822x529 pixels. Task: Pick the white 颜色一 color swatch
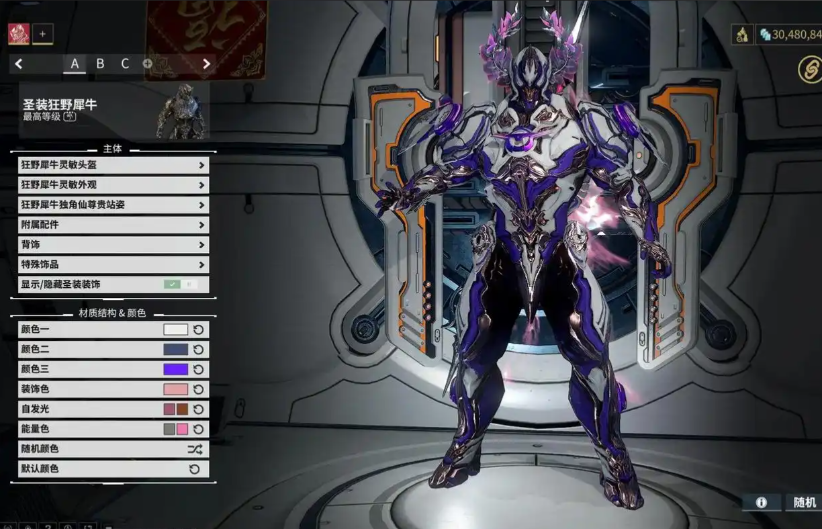coord(175,329)
